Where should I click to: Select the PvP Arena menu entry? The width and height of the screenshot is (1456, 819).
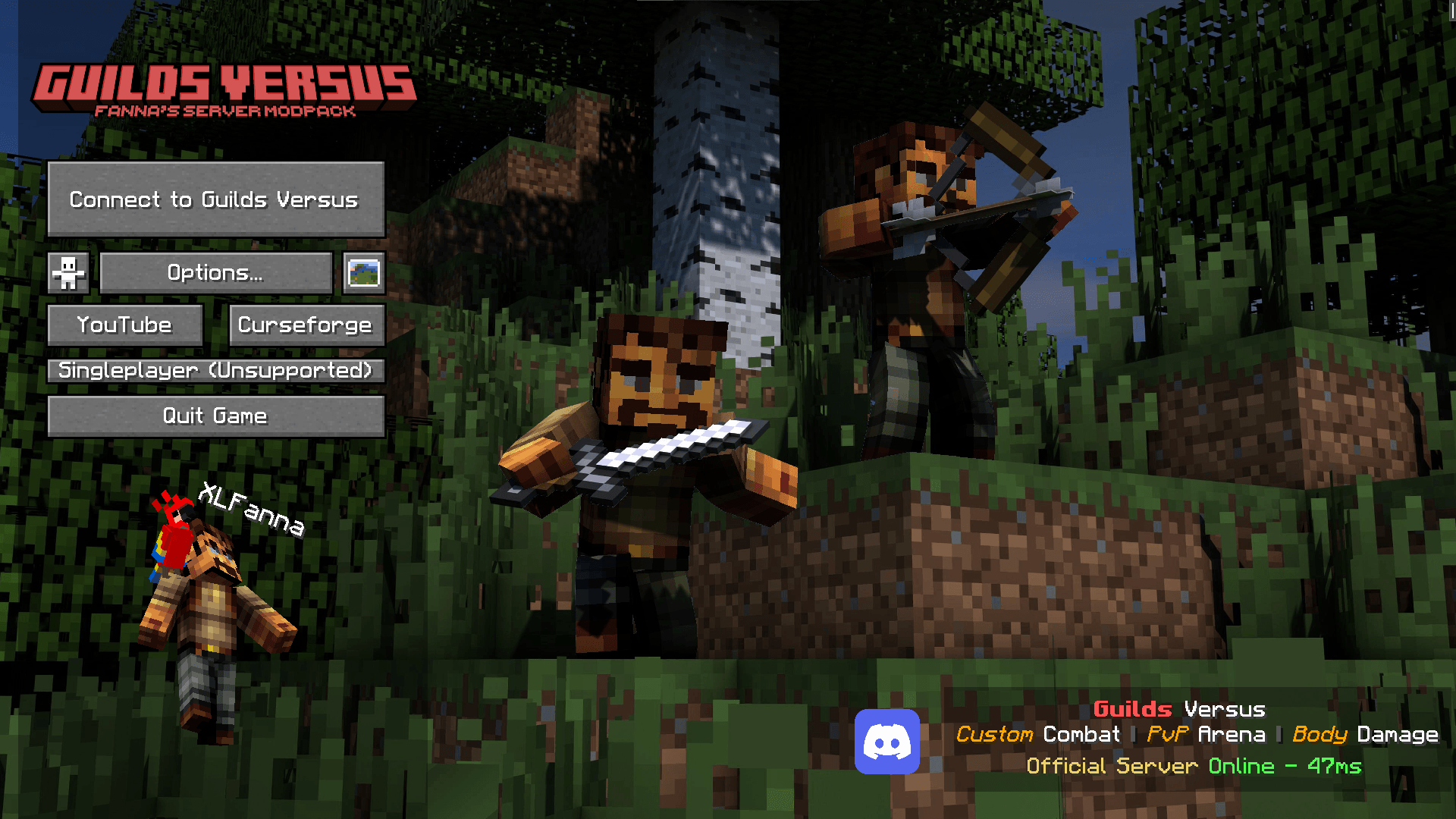(1206, 734)
